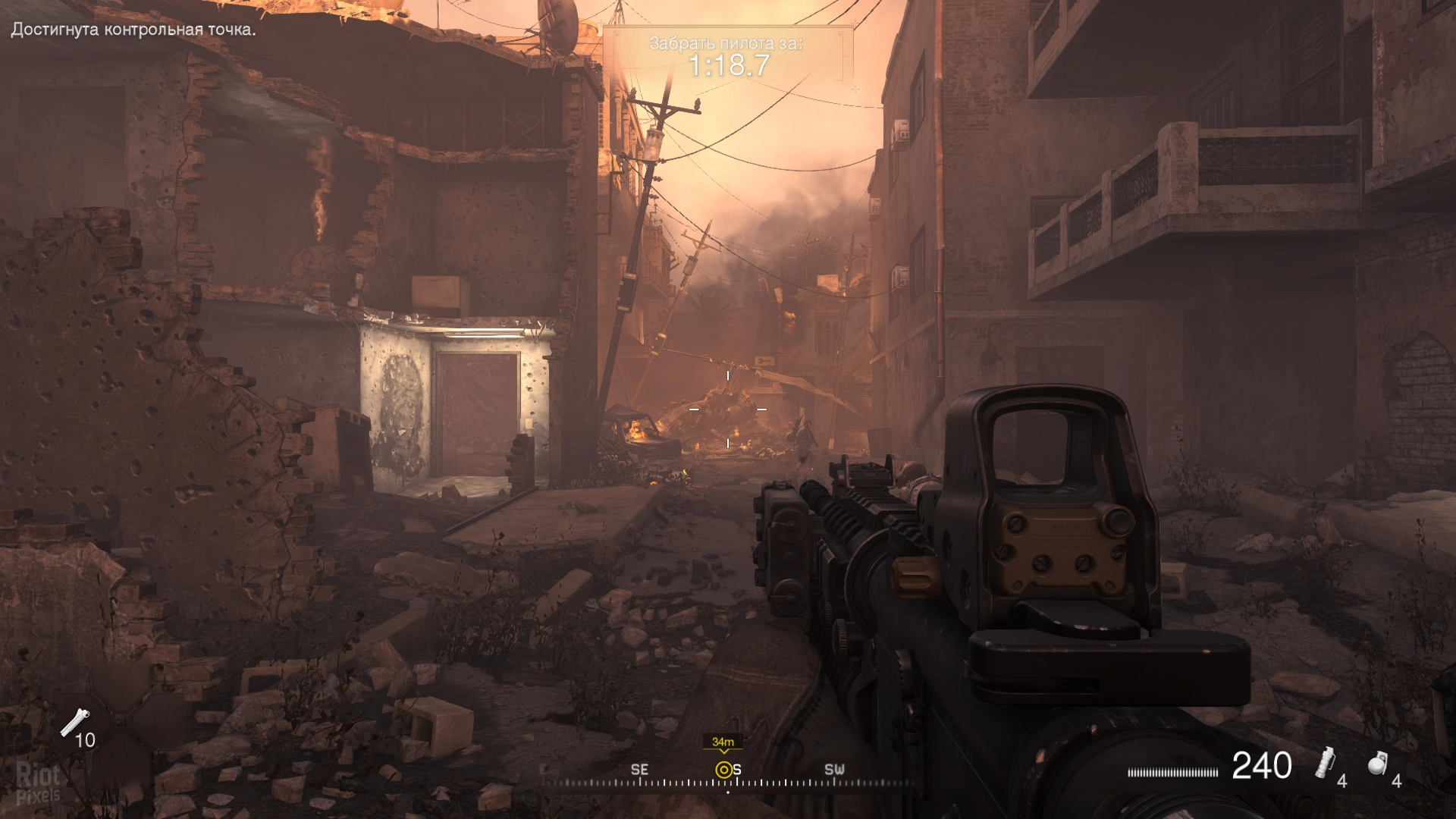Image resolution: width=1456 pixels, height=819 pixels.
Task: Click the glow stick item icon
Action: click(74, 721)
